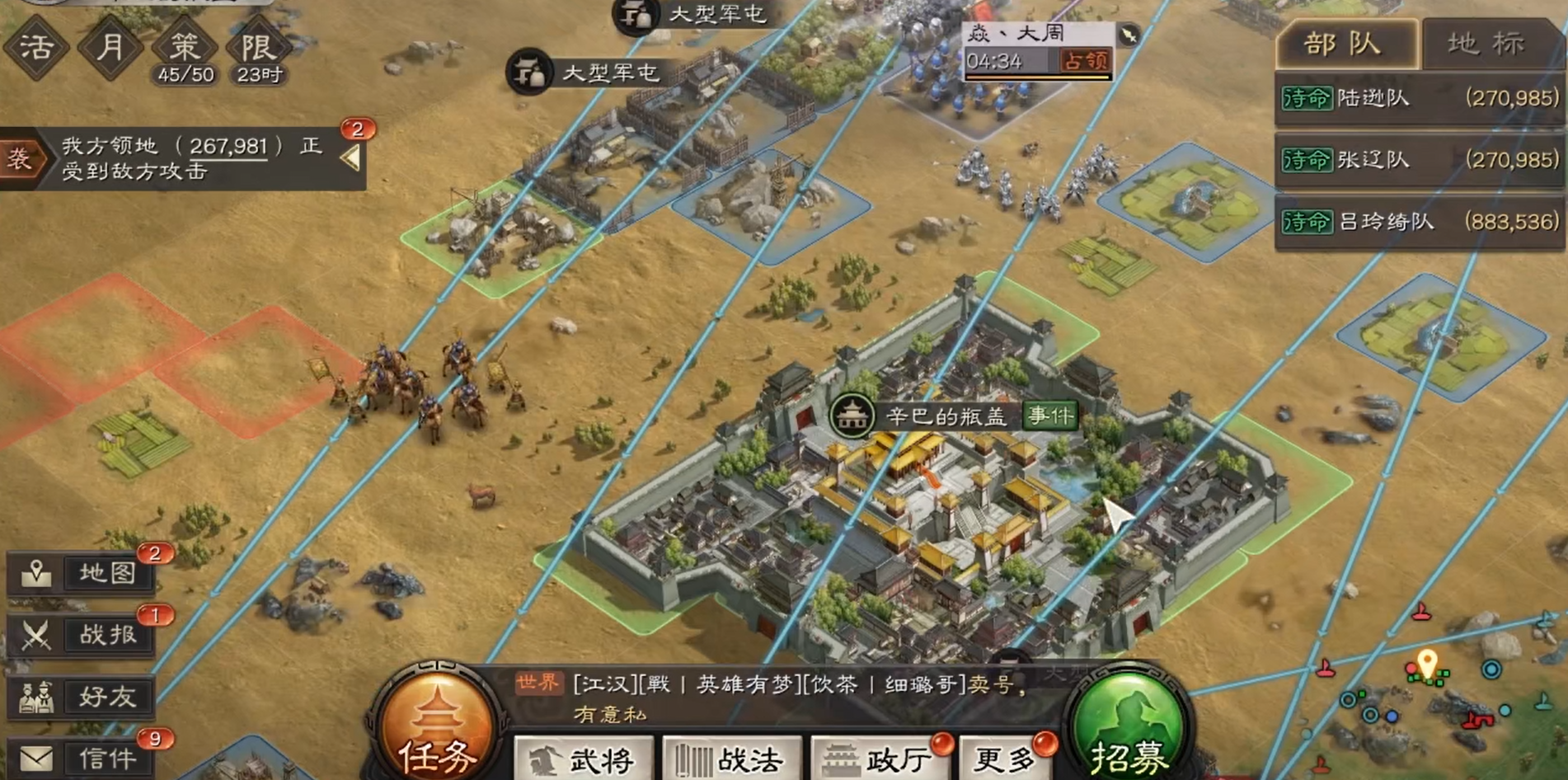The image size is (1568, 780).
Task: Click the 策 strategy points icon
Action: [185, 48]
